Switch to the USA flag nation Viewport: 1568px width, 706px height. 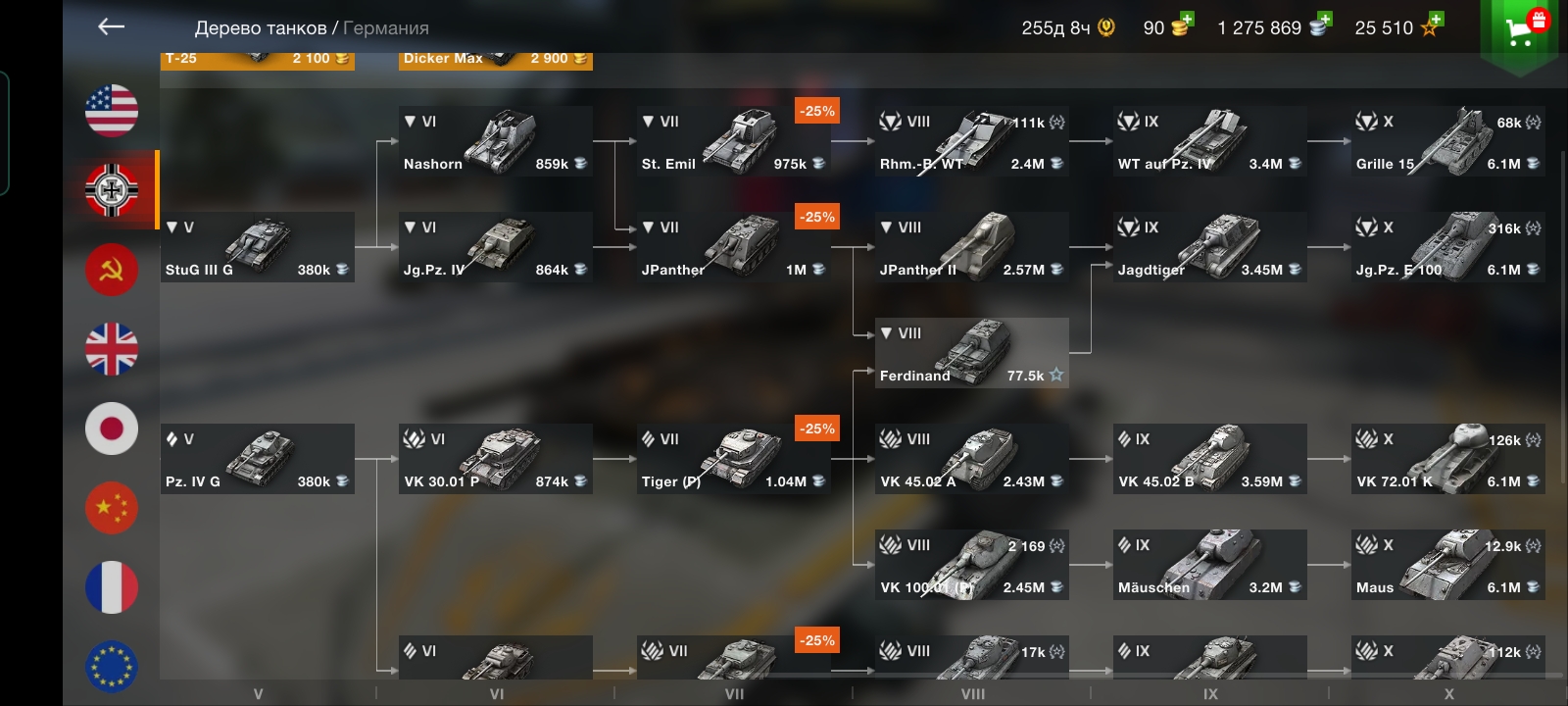112,110
